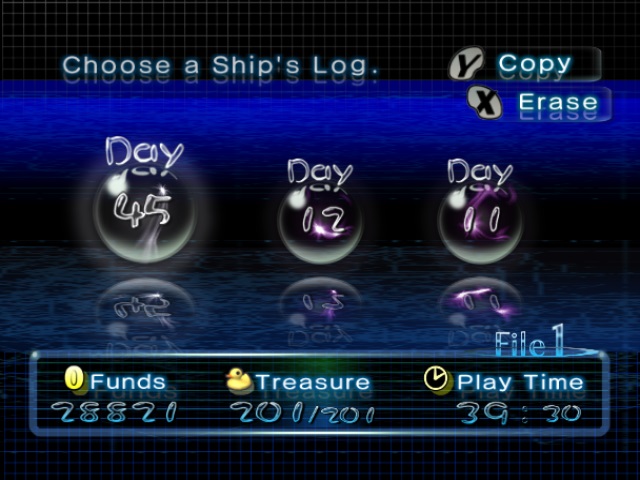Choose the Day 12 save orb
640x480 pixels.
pyautogui.click(x=320, y=219)
